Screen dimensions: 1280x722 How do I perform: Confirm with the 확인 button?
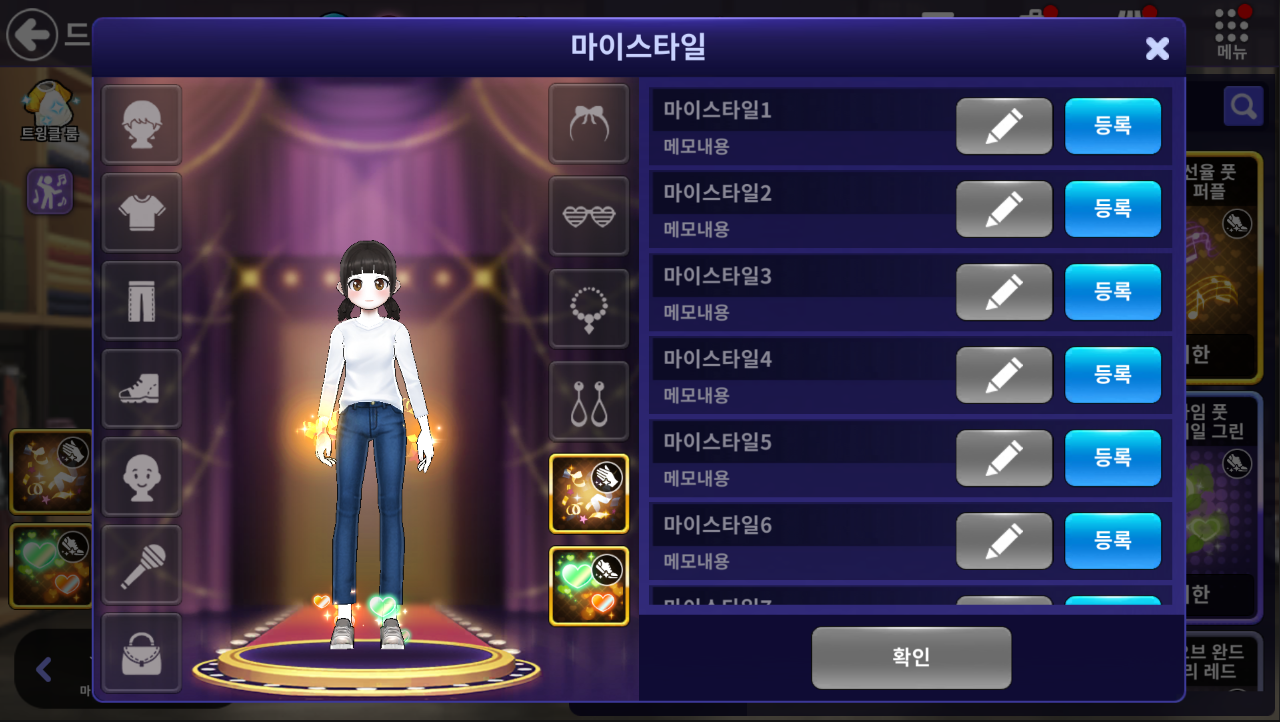click(x=911, y=657)
